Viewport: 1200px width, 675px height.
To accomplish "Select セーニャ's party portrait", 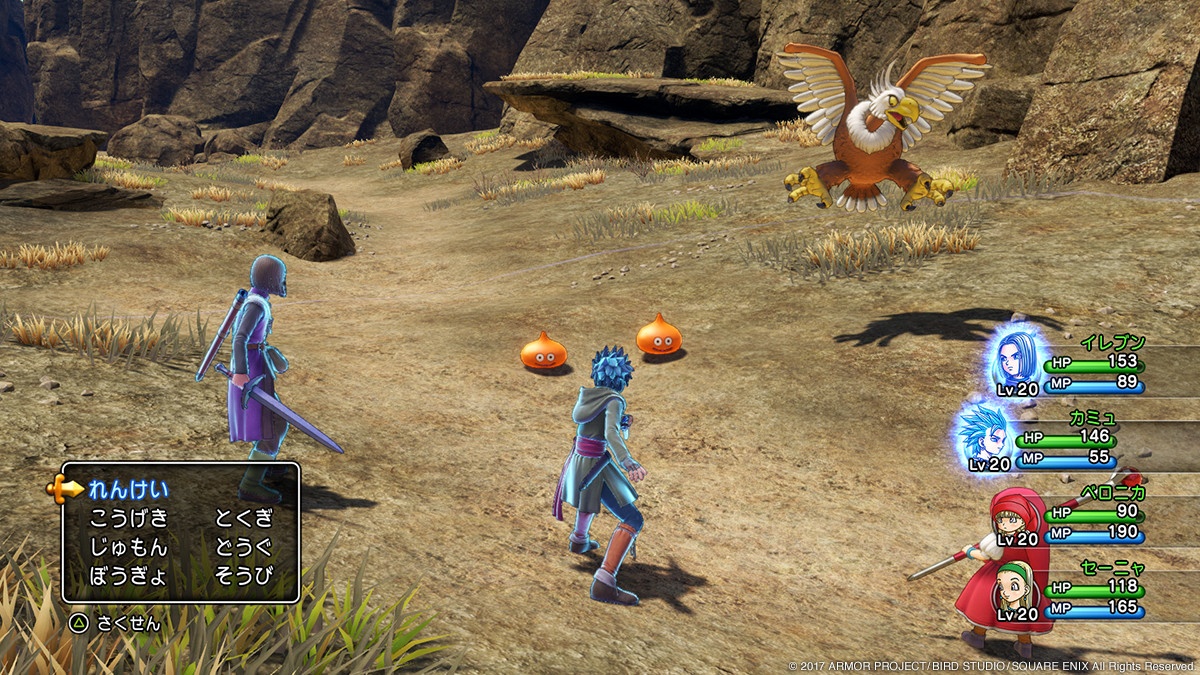I will [x=1018, y=591].
